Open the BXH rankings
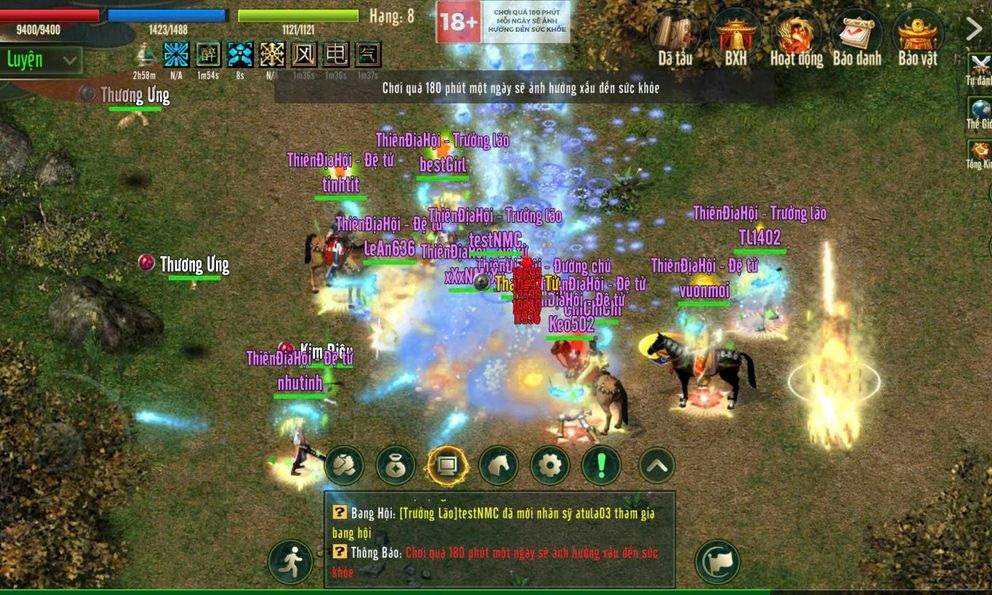Image resolution: width=992 pixels, height=595 pixels. pos(736,38)
